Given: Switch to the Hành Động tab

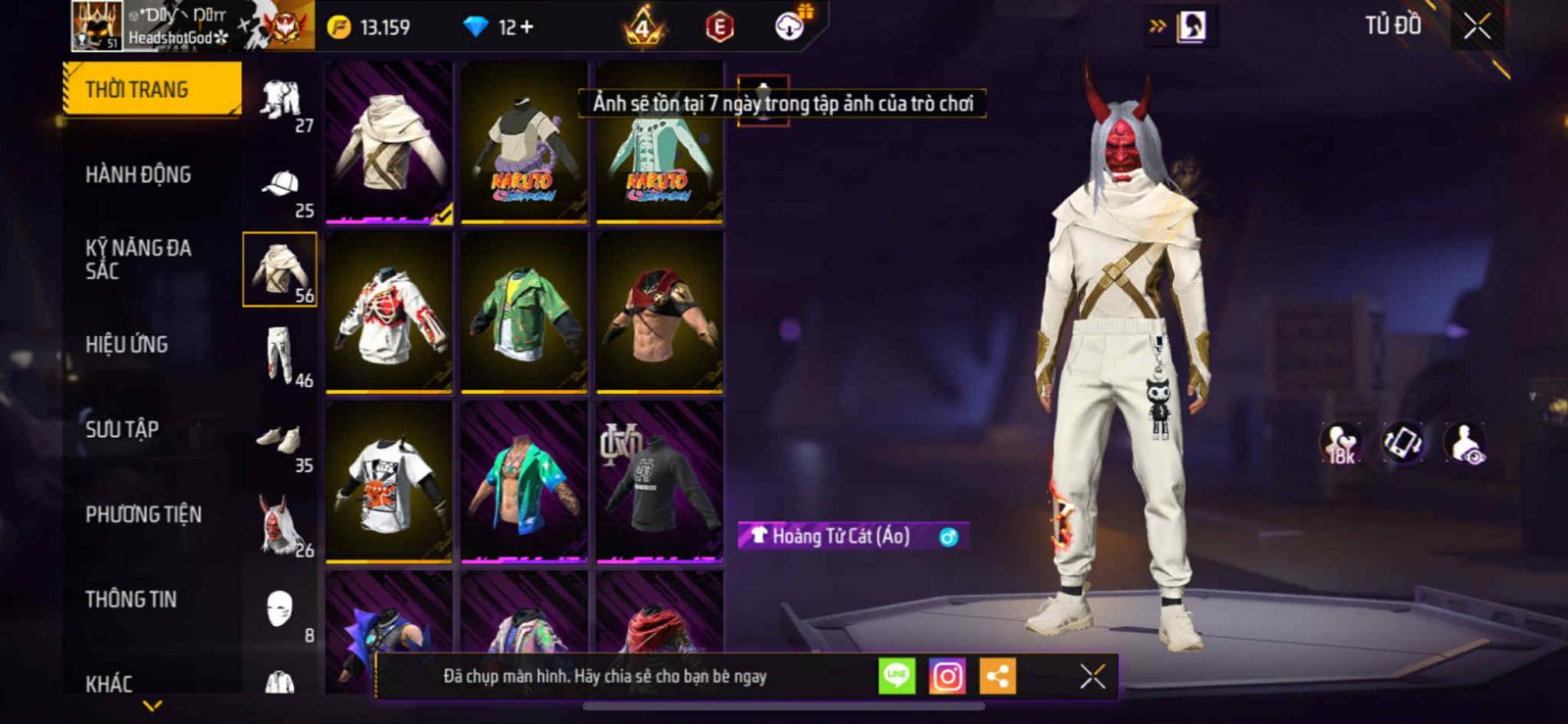Looking at the screenshot, I should pos(138,174).
